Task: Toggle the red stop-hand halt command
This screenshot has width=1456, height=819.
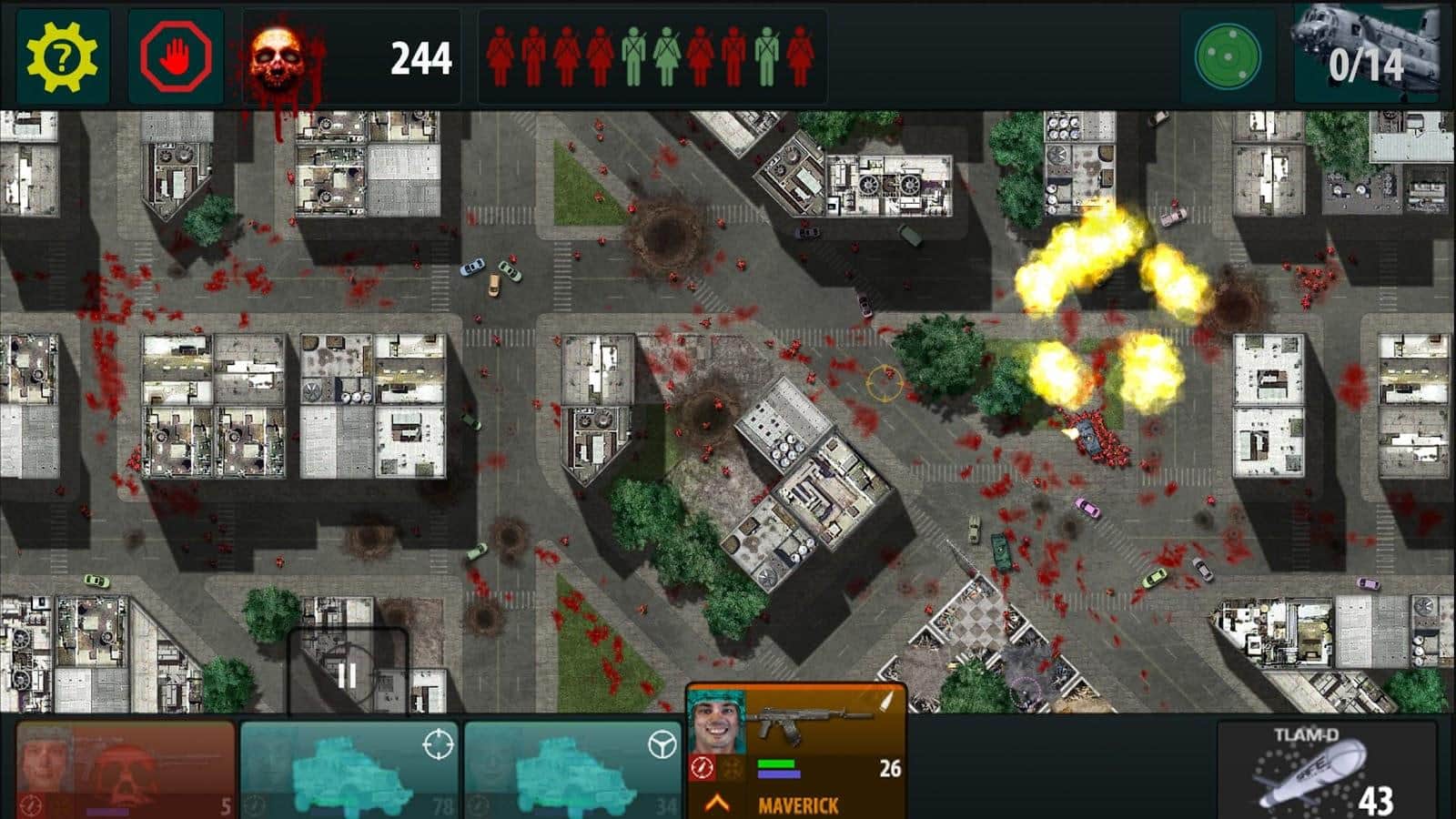Action: [x=176, y=55]
